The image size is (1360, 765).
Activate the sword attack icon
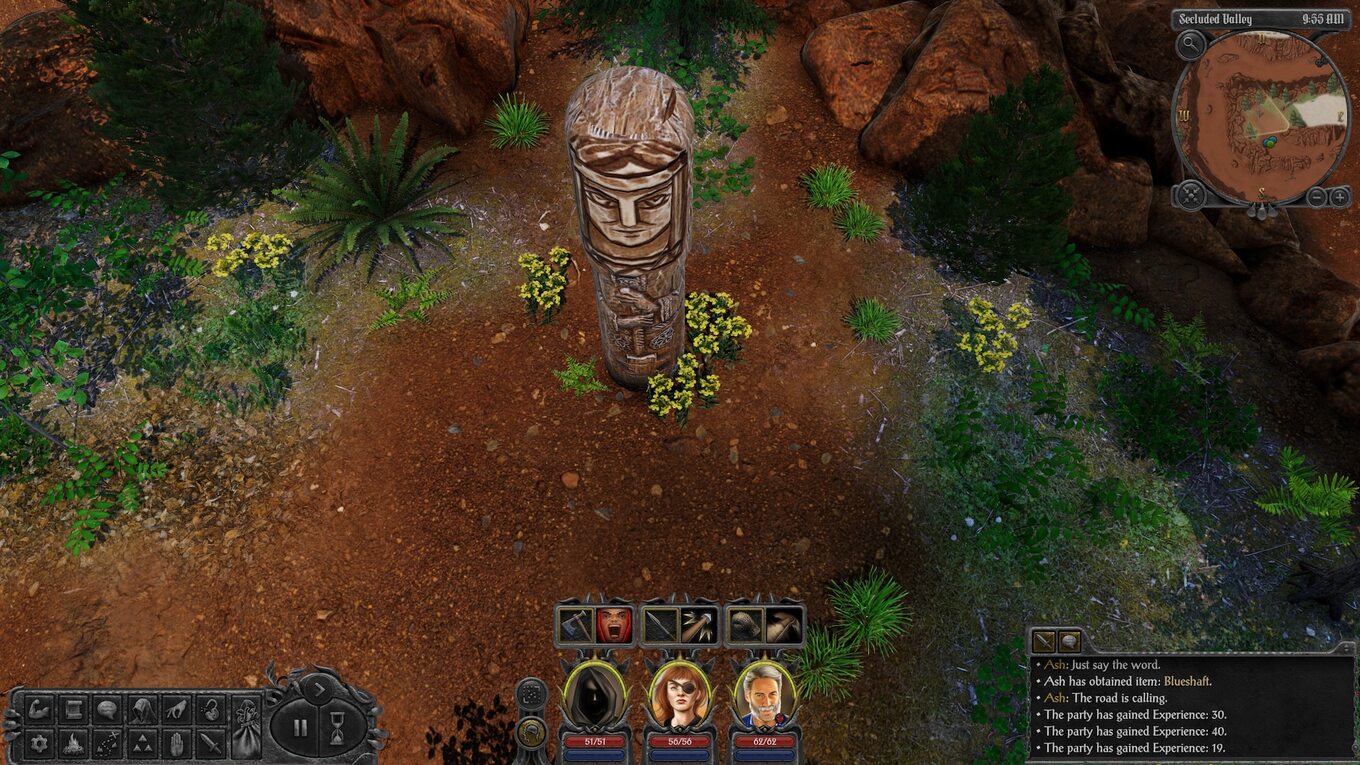pyautogui.click(x=210, y=743)
